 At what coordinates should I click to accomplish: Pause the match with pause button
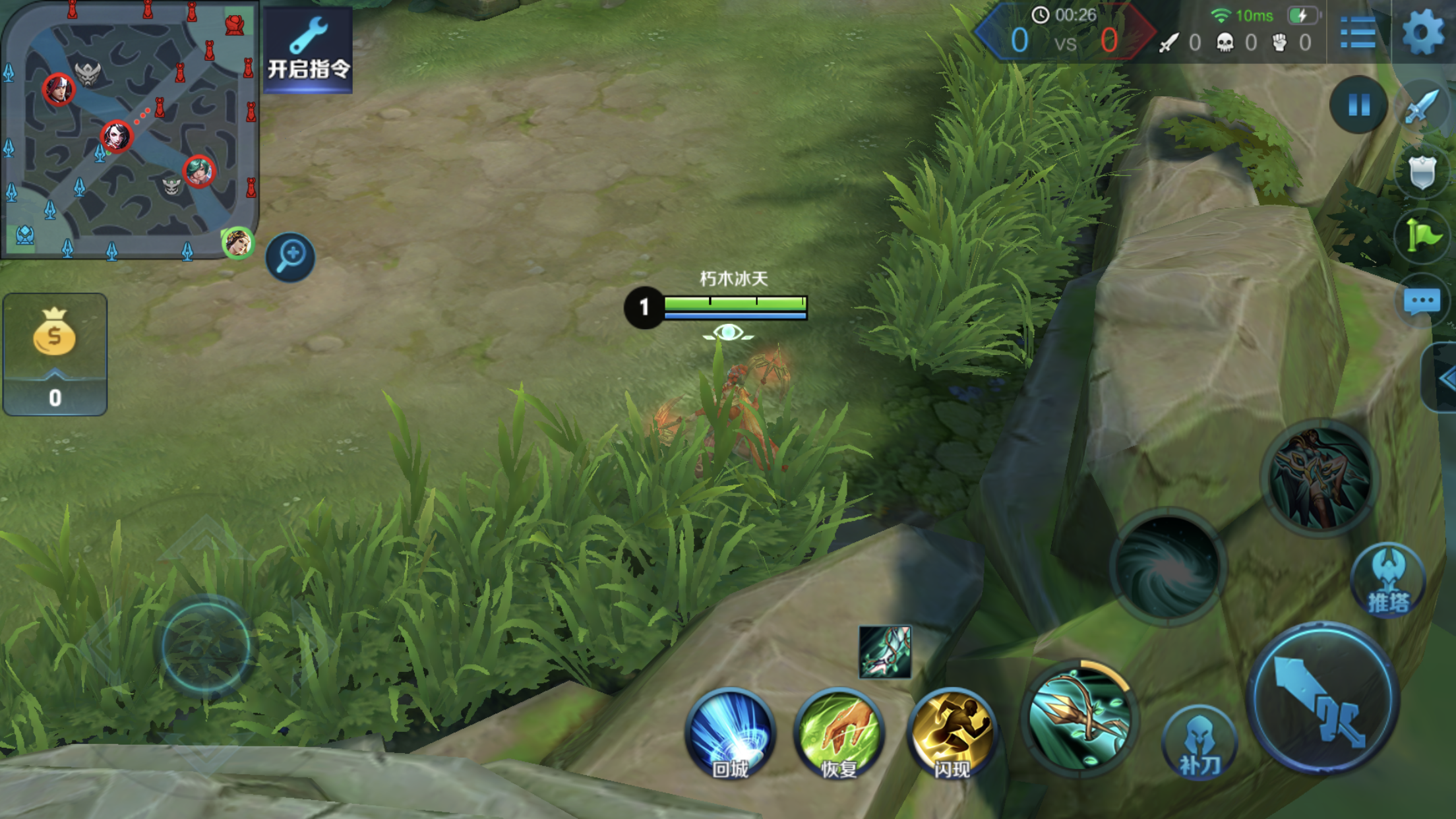1358,105
